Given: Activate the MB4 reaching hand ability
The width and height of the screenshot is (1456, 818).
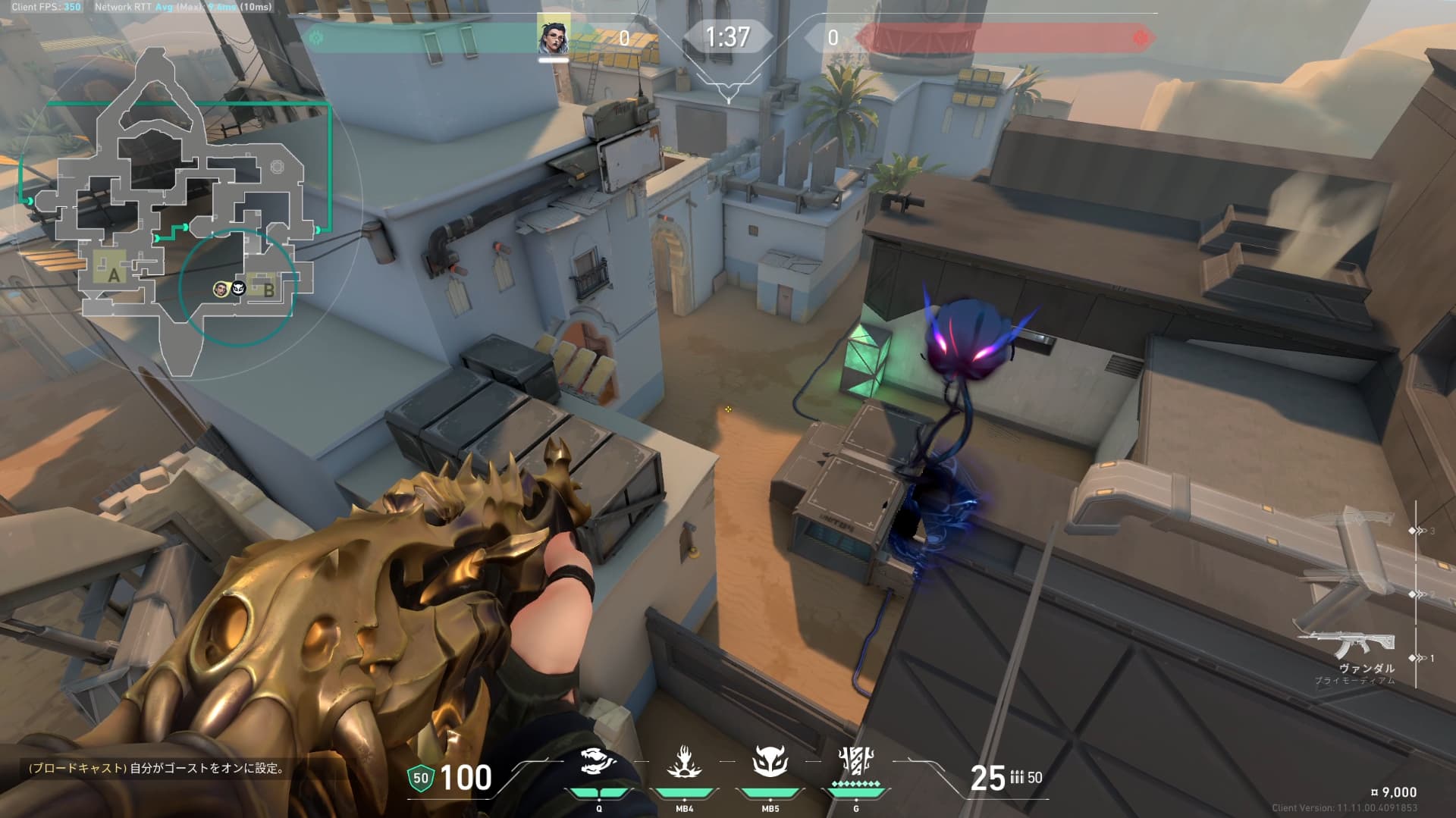Looking at the screenshot, I should click(684, 763).
